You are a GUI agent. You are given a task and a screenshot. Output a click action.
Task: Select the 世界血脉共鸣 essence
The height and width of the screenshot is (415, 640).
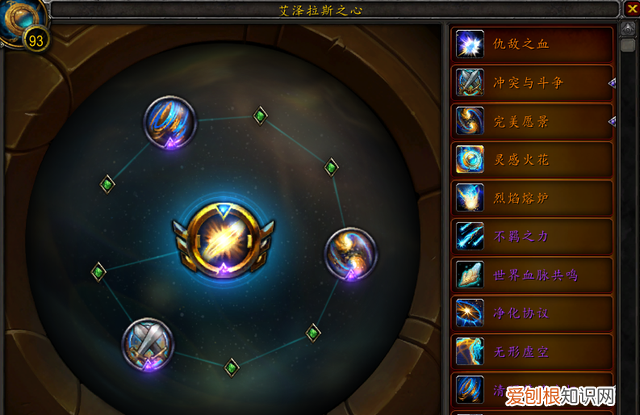(532, 272)
